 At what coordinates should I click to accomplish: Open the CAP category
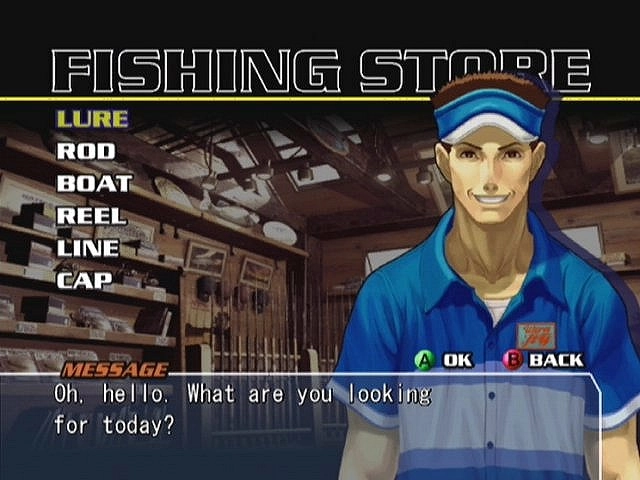point(84,279)
